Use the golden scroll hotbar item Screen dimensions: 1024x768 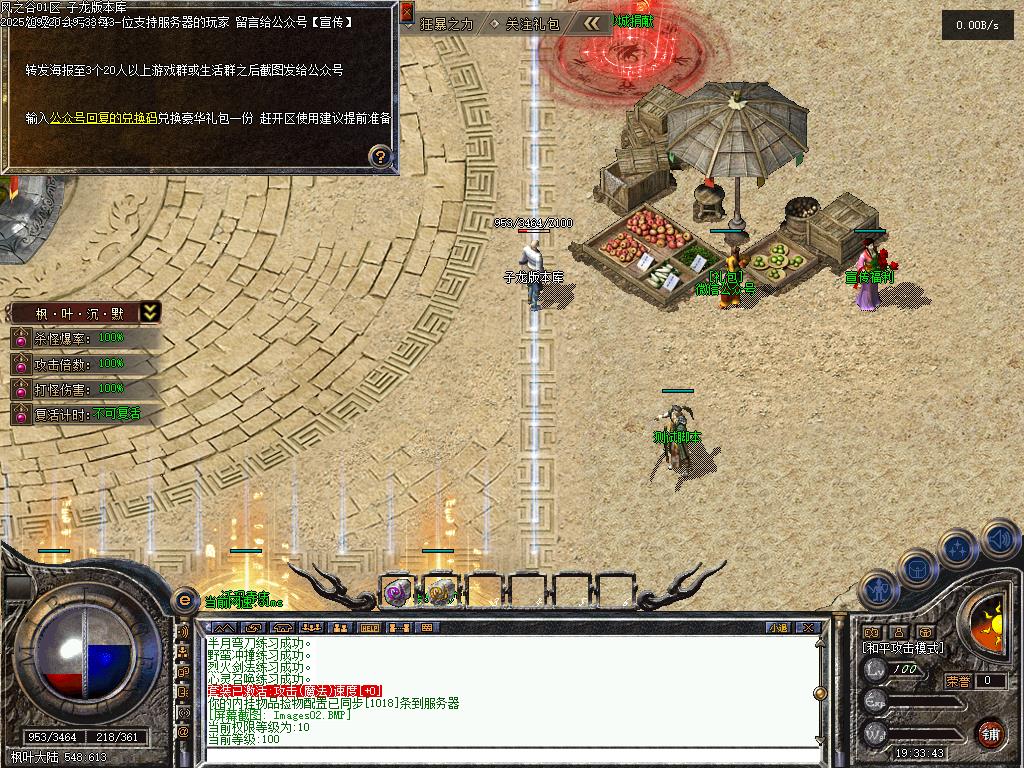click(x=441, y=592)
